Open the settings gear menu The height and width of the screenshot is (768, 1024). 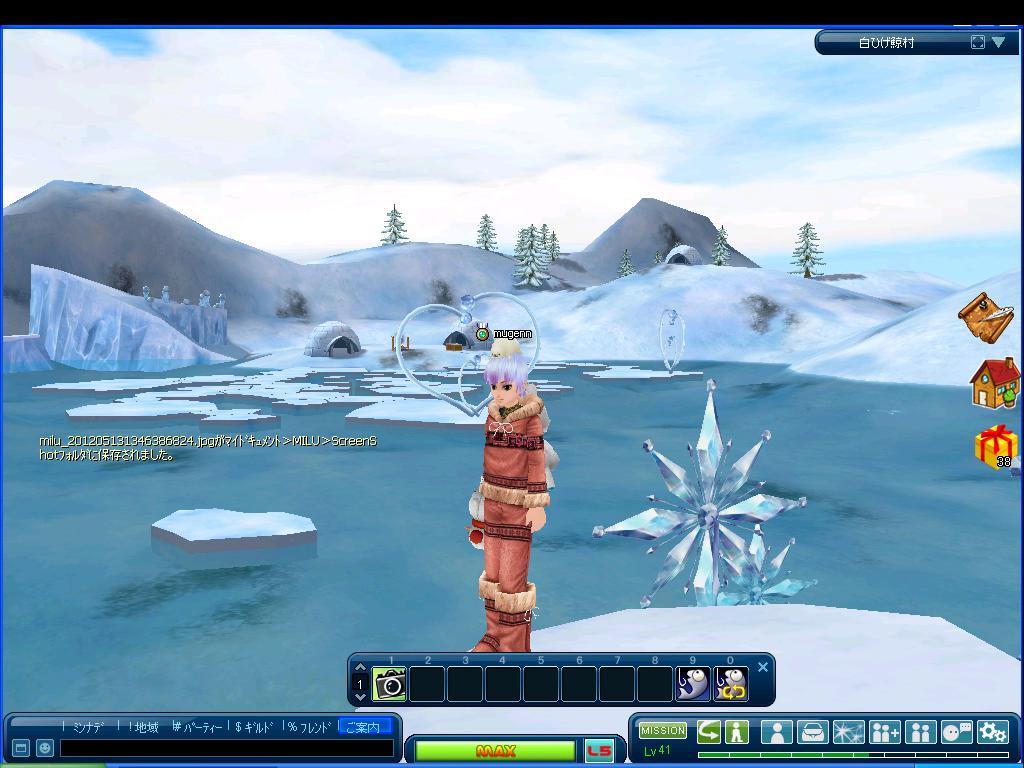992,732
